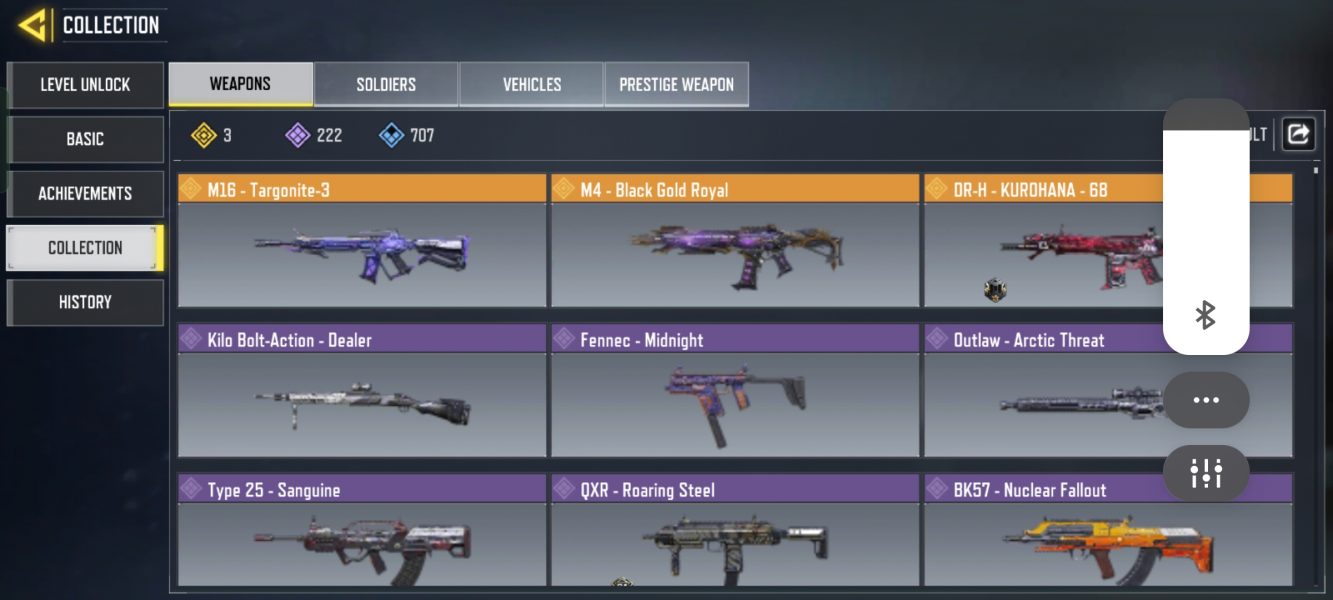Pick the Fennec - Midnight weapon card
This screenshot has height=600, width=1333.
click(x=735, y=392)
